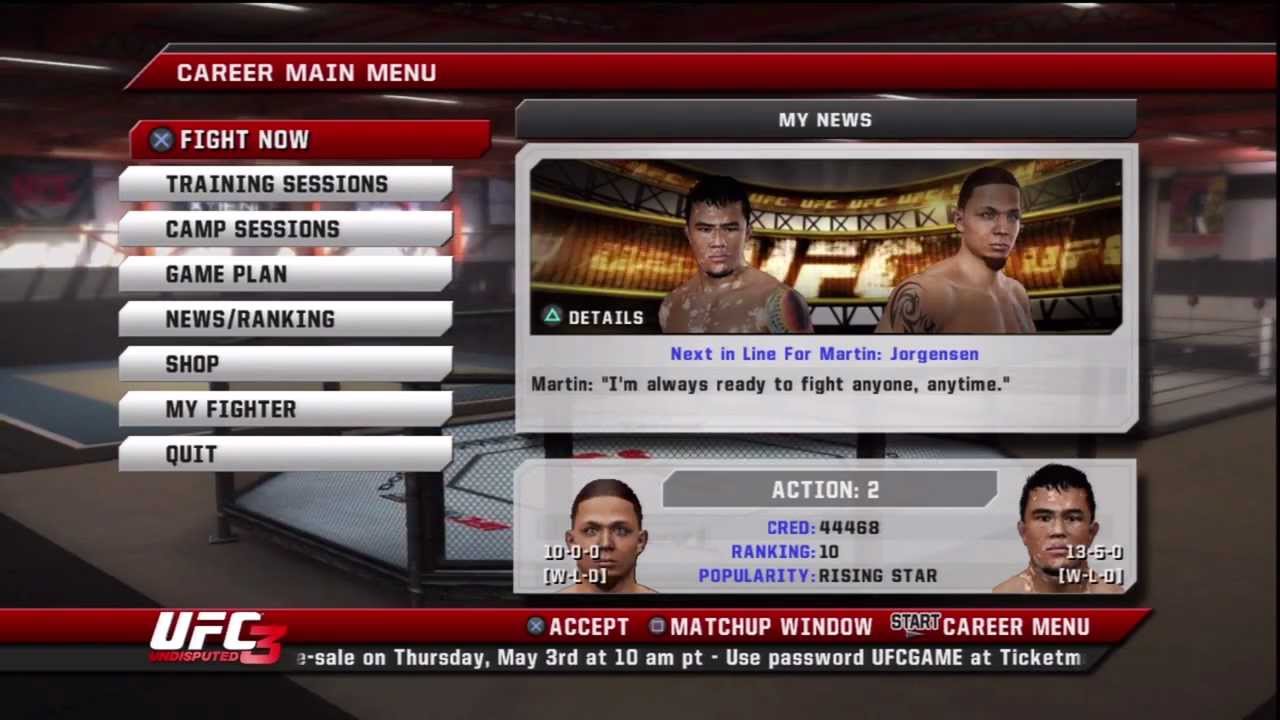Go to News/Ranking
The image size is (1280, 720).
point(285,319)
